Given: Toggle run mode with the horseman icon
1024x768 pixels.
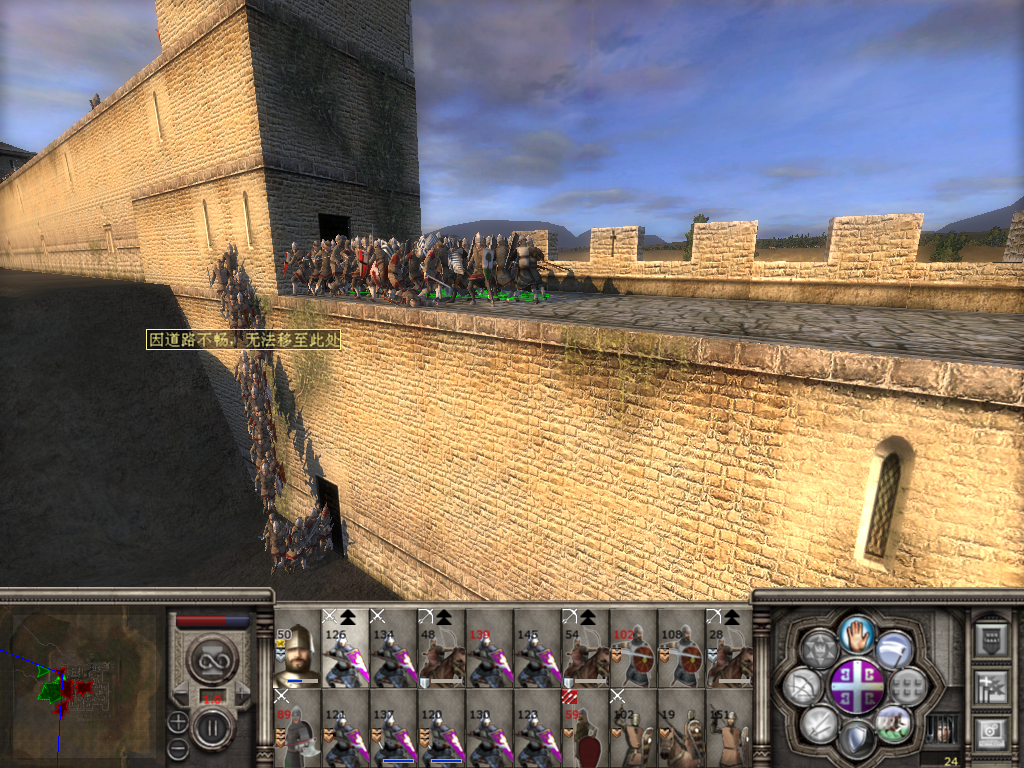Looking at the screenshot, I should [893, 722].
